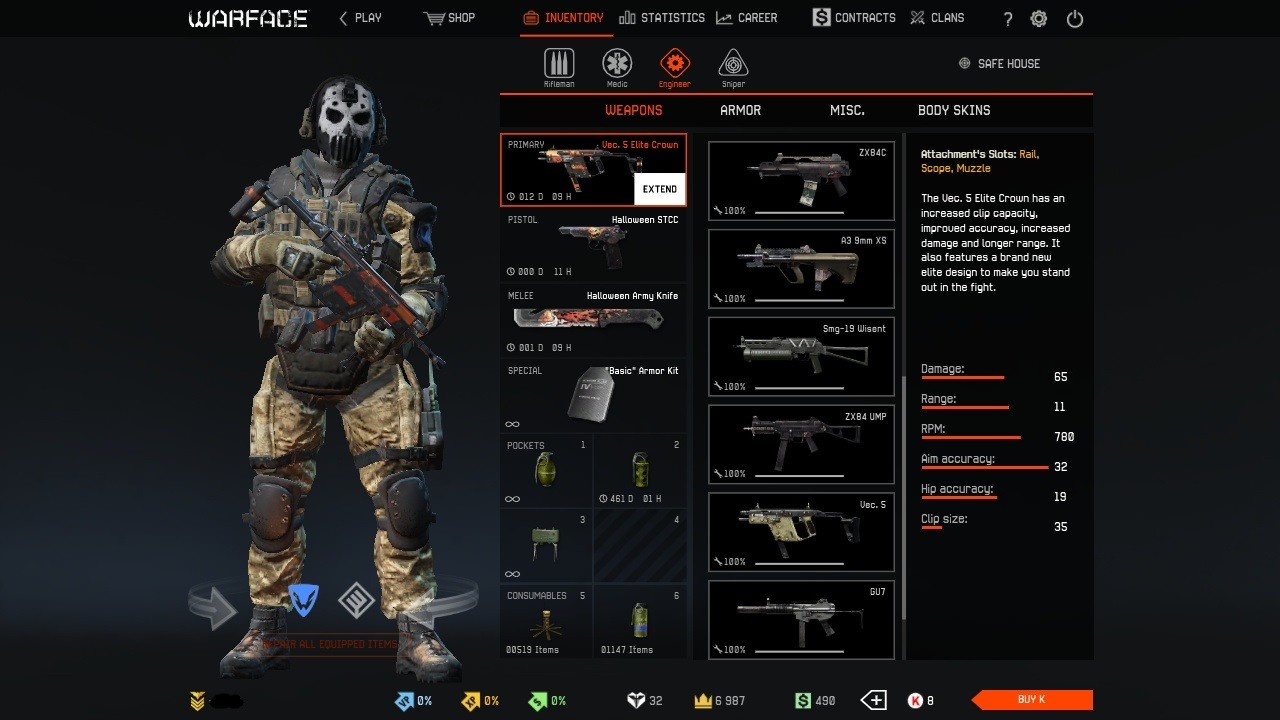Image resolution: width=1280 pixels, height=720 pixels.
Task: Open the Misc. tab
Action: coord(847,110)
